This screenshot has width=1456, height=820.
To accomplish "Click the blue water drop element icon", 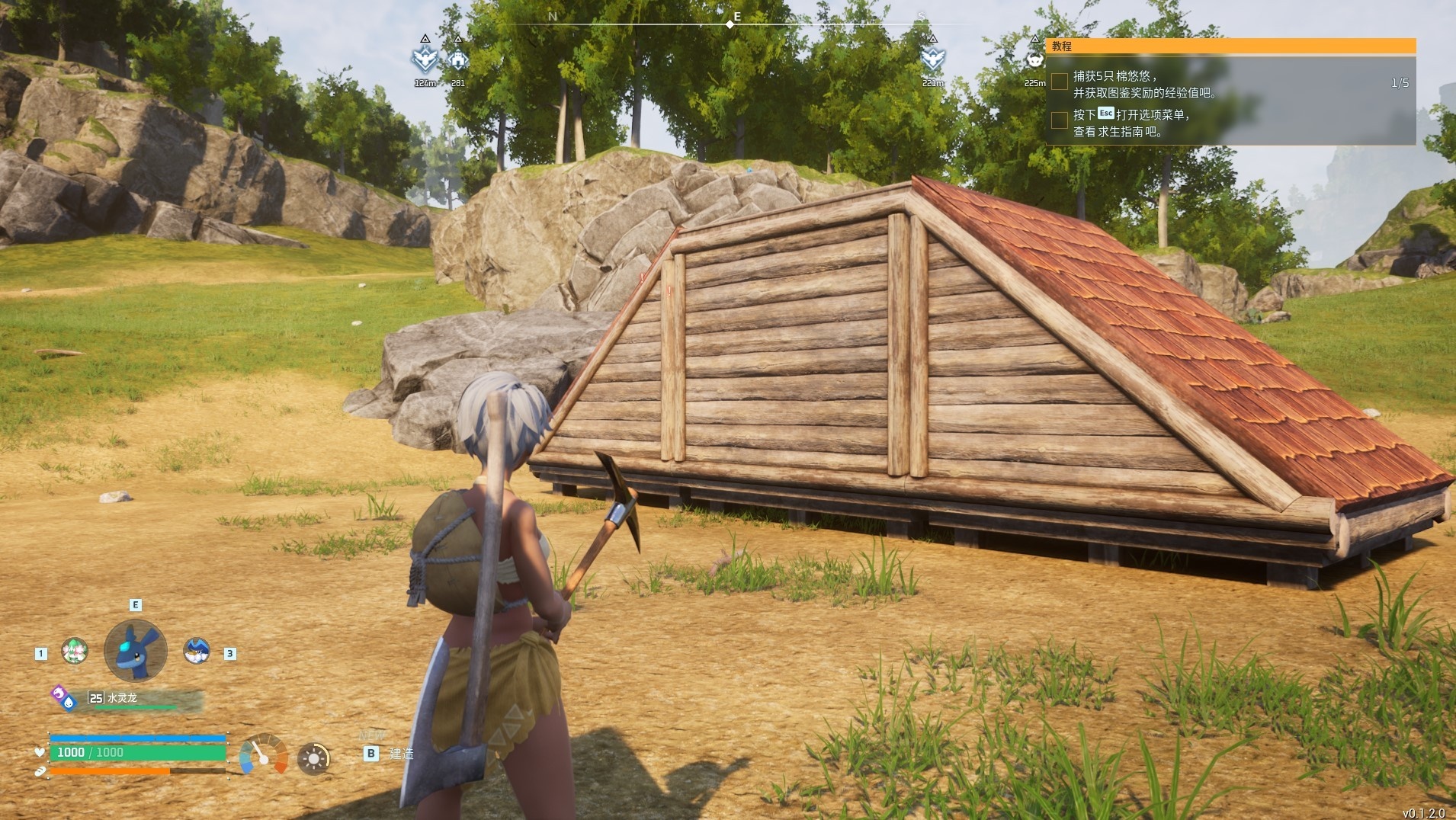I will 69,703.
